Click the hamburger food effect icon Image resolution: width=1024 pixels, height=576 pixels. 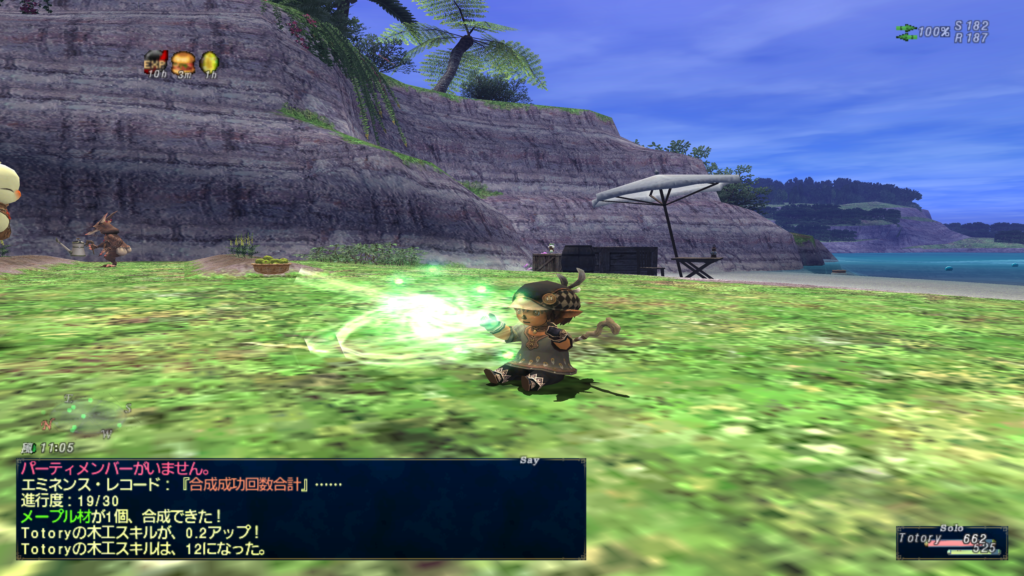pyautogui.click(x=183, y=62)
